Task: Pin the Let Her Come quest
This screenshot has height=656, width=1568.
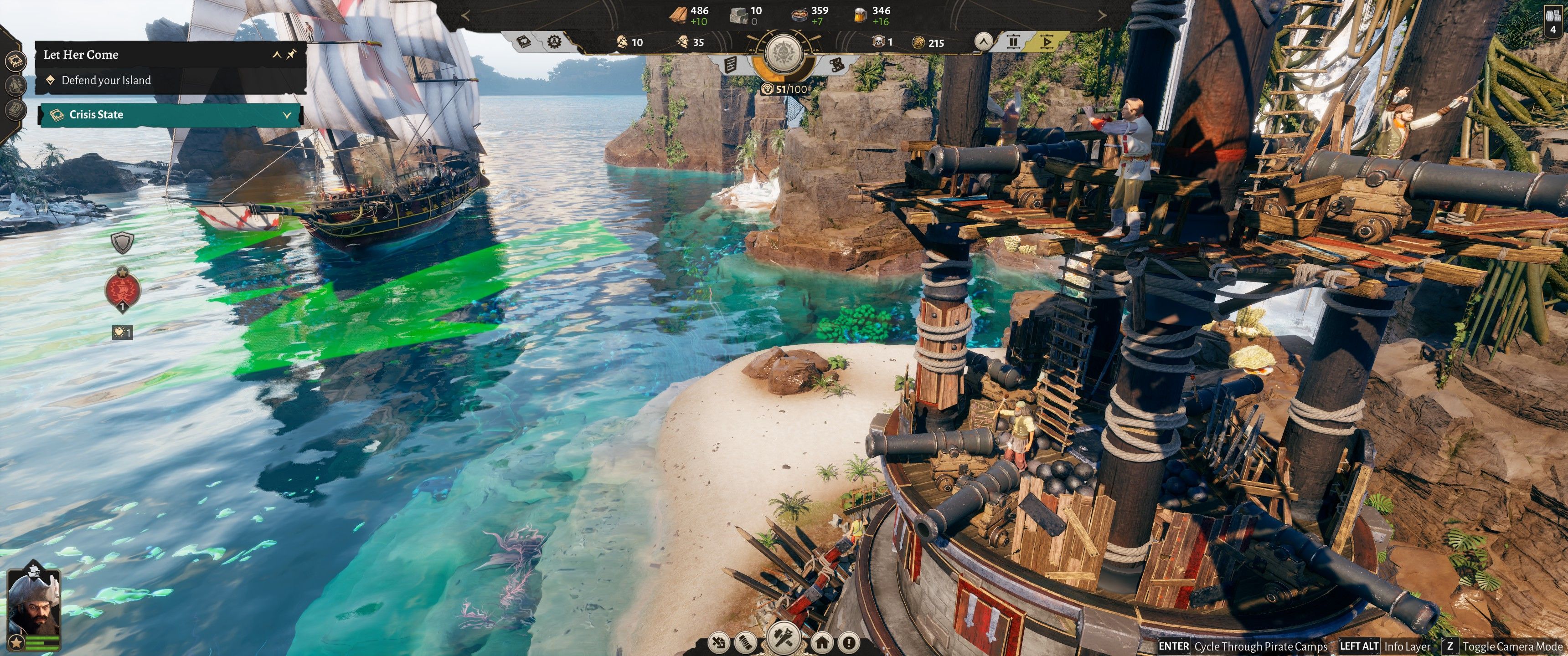Action: (x=292, y=54)
